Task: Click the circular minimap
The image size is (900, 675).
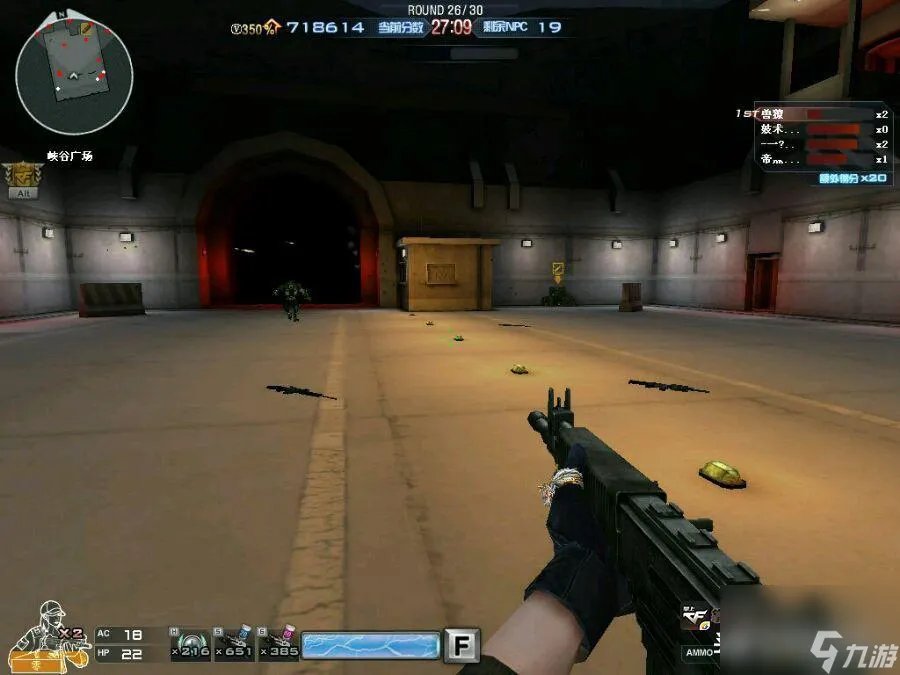Action: (x=74, y=75)
